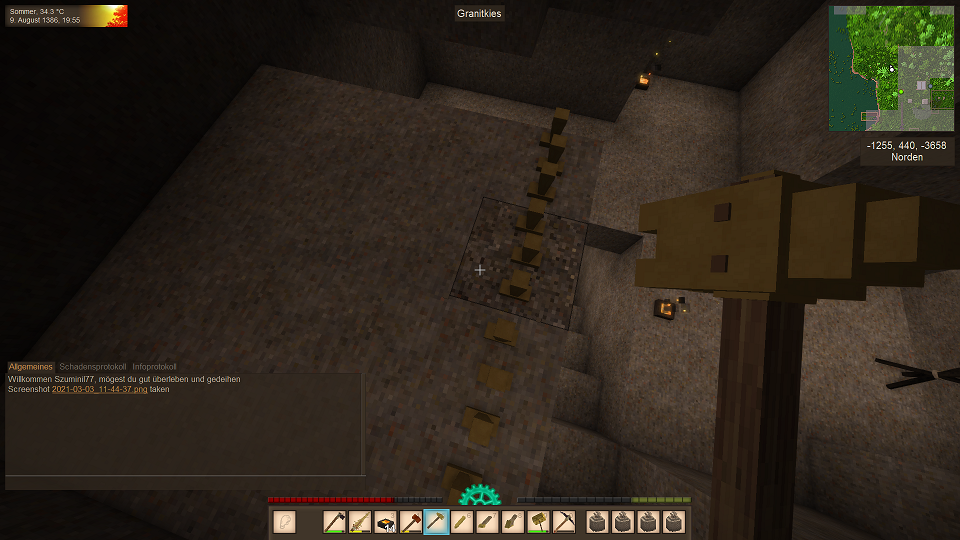
Task: Choose the hotbar slot with count 14
Action: point(385,522)
